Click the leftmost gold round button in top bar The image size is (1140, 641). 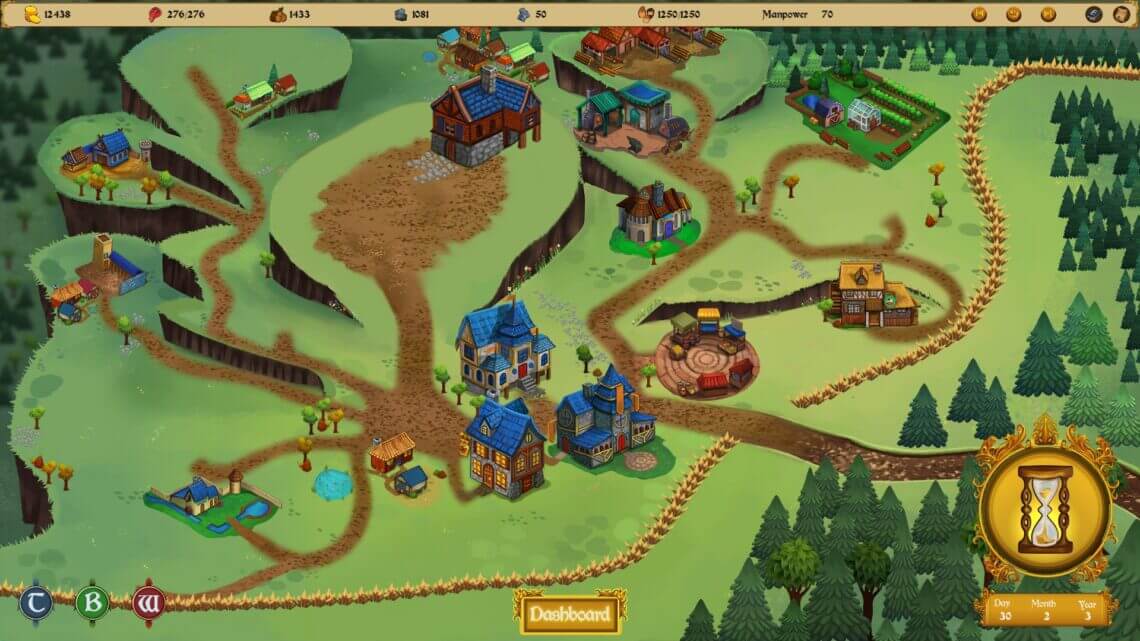click(x=979, y=14)
